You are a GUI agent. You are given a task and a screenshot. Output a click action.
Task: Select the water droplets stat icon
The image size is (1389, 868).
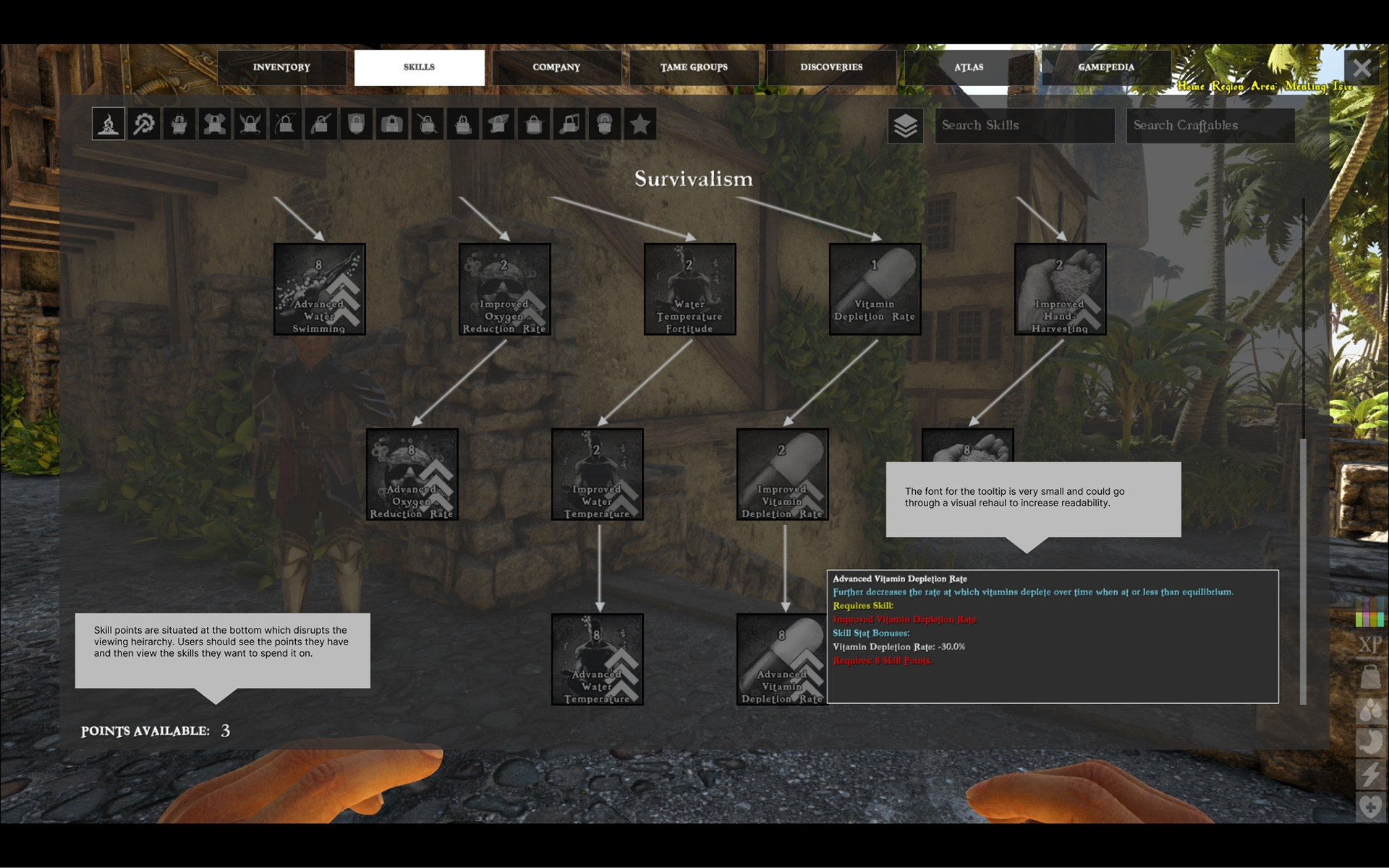[x=1369, y=709]
